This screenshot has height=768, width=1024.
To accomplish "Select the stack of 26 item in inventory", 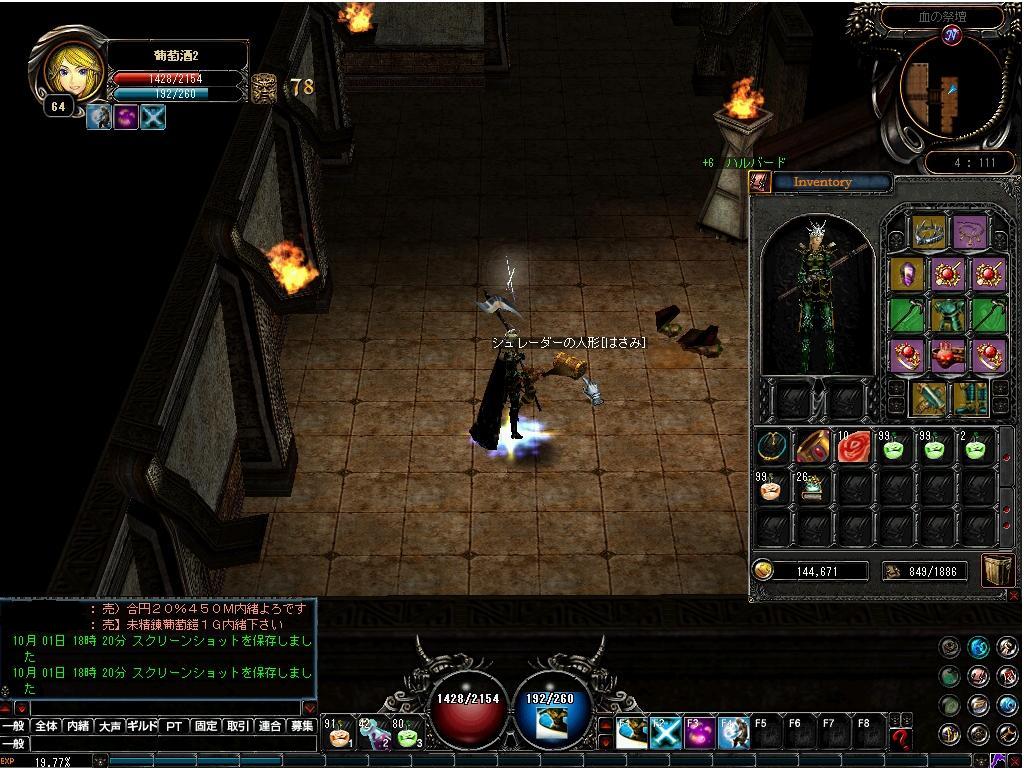I will tap(812, 487).
